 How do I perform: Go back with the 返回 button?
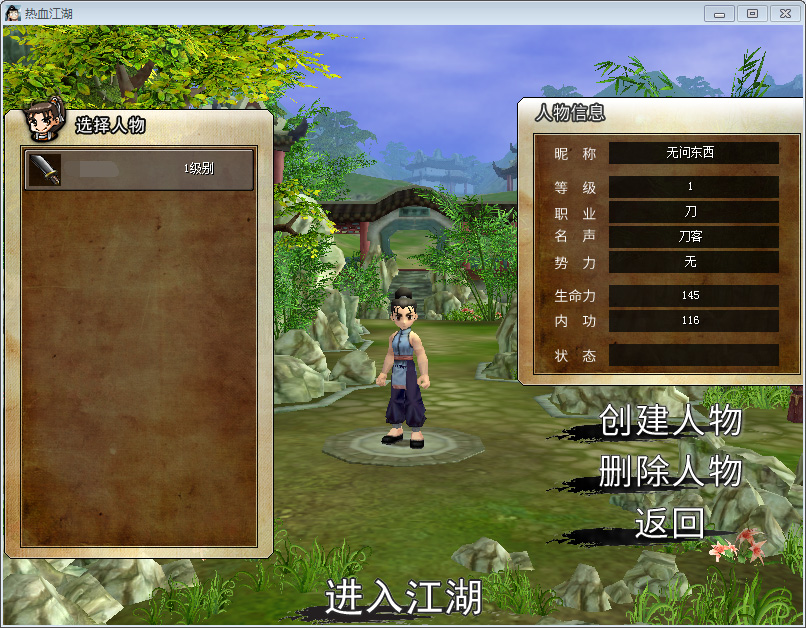tap(669, 522)
